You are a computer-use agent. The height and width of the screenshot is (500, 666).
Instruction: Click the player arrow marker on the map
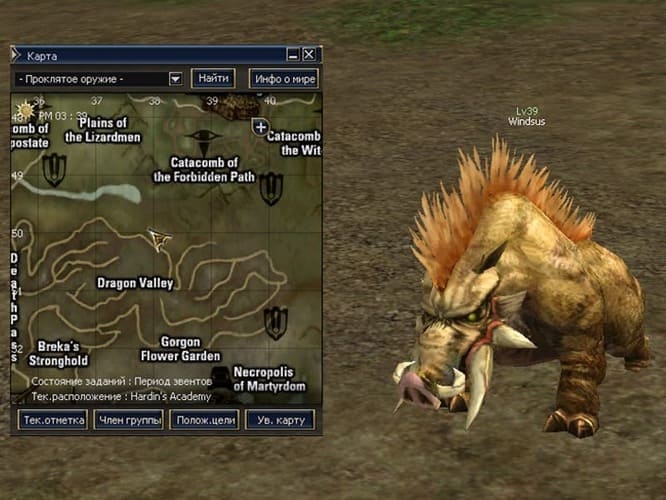click(x=158, y=238)
